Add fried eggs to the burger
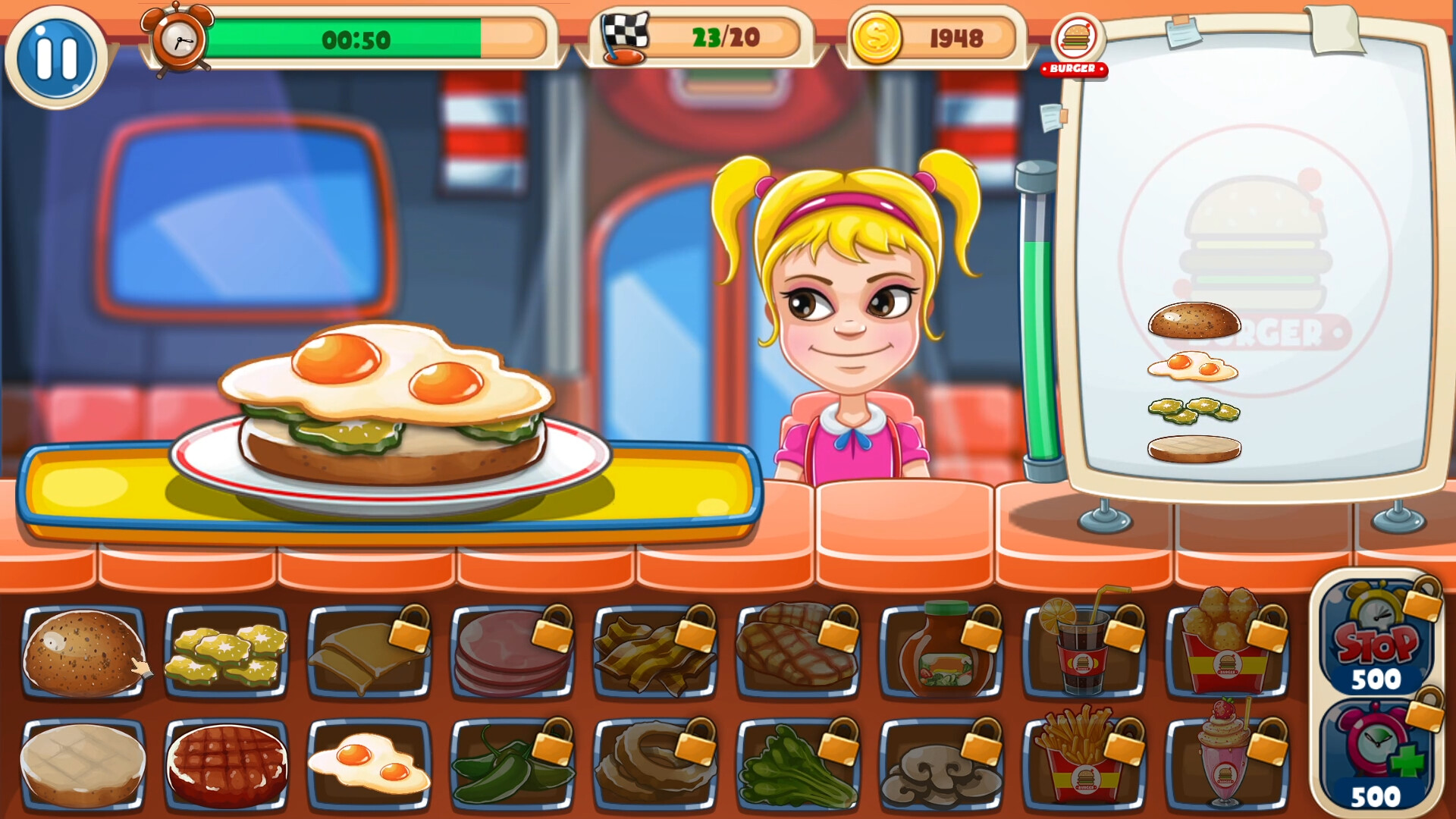This screenshot has height=819, width=1456. (x=369, y=762)
